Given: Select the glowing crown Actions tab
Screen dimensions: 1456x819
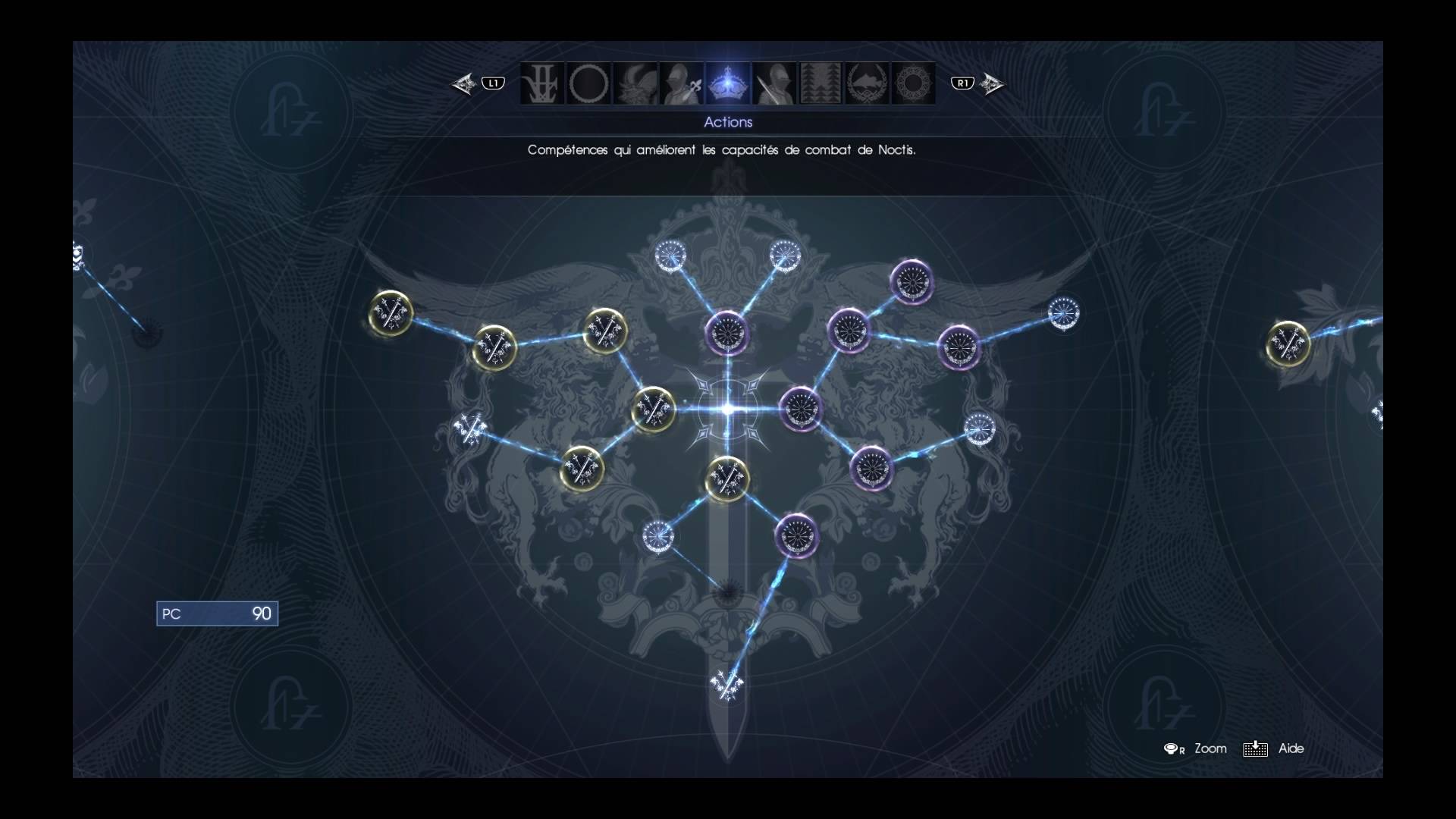Looking at the screenshot, I should pos(728,83).
